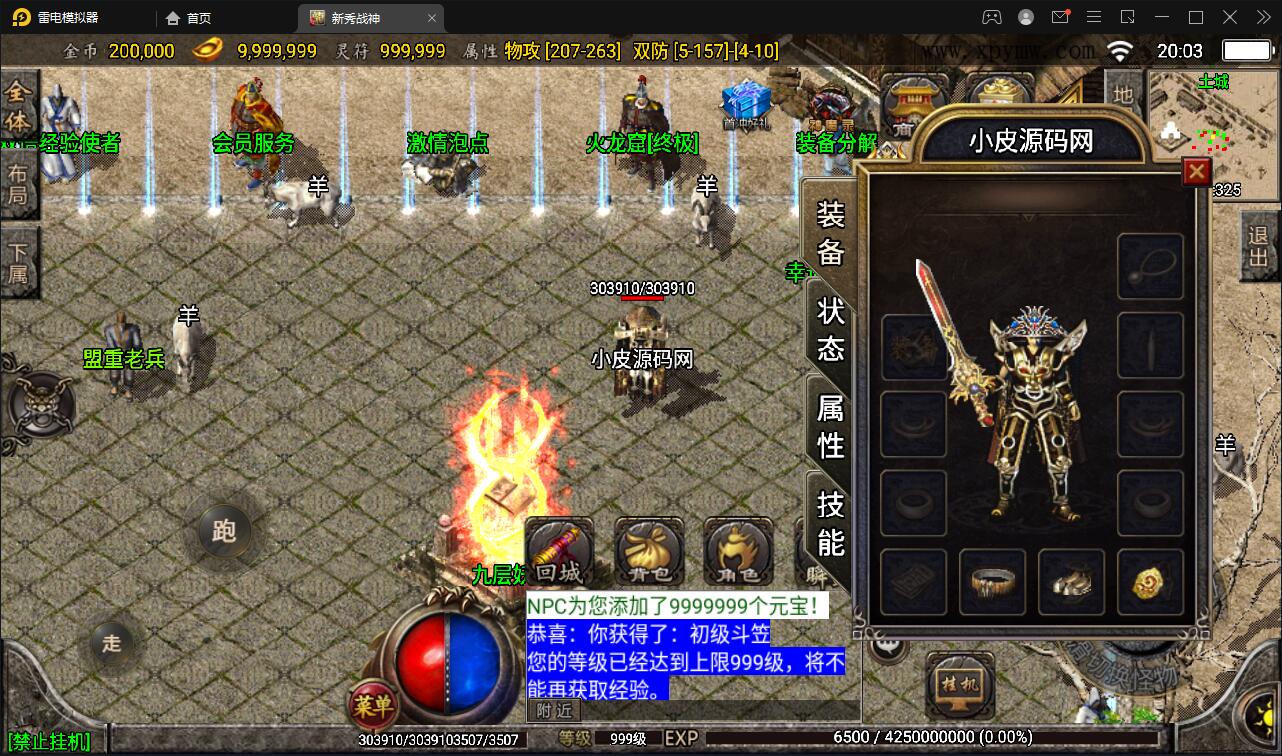
Task: Expand the 附近 nearby chat tab
Action: coord(553,712)
